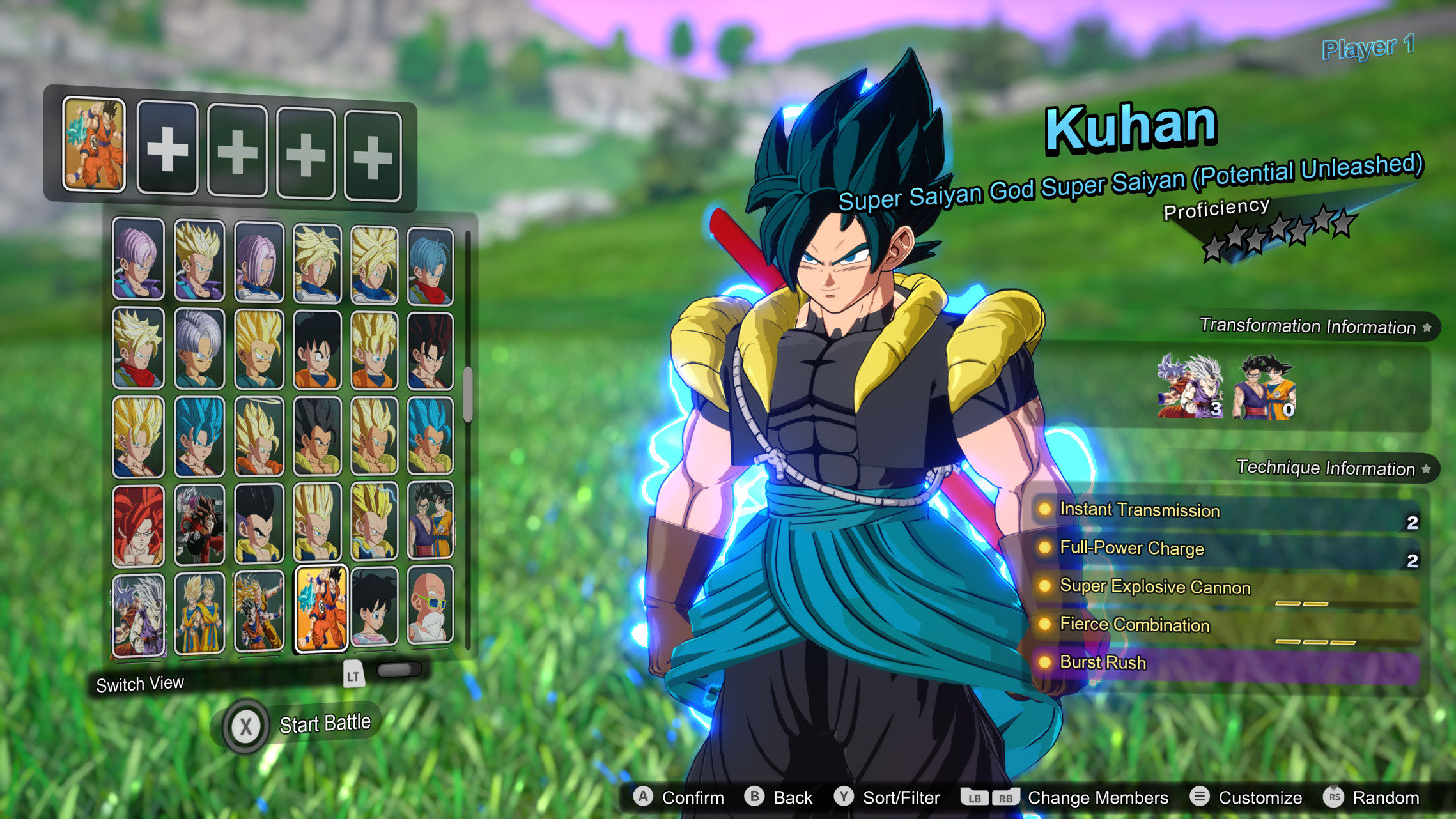1456x819 pixels.
Task: Expand the Burst Rush technique entry
Action: pos(1103,662)
